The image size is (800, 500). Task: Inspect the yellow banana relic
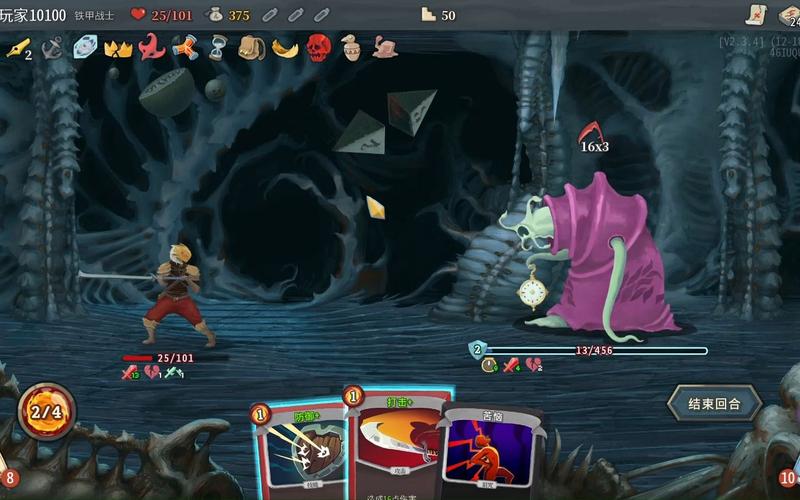pos(285,47)
